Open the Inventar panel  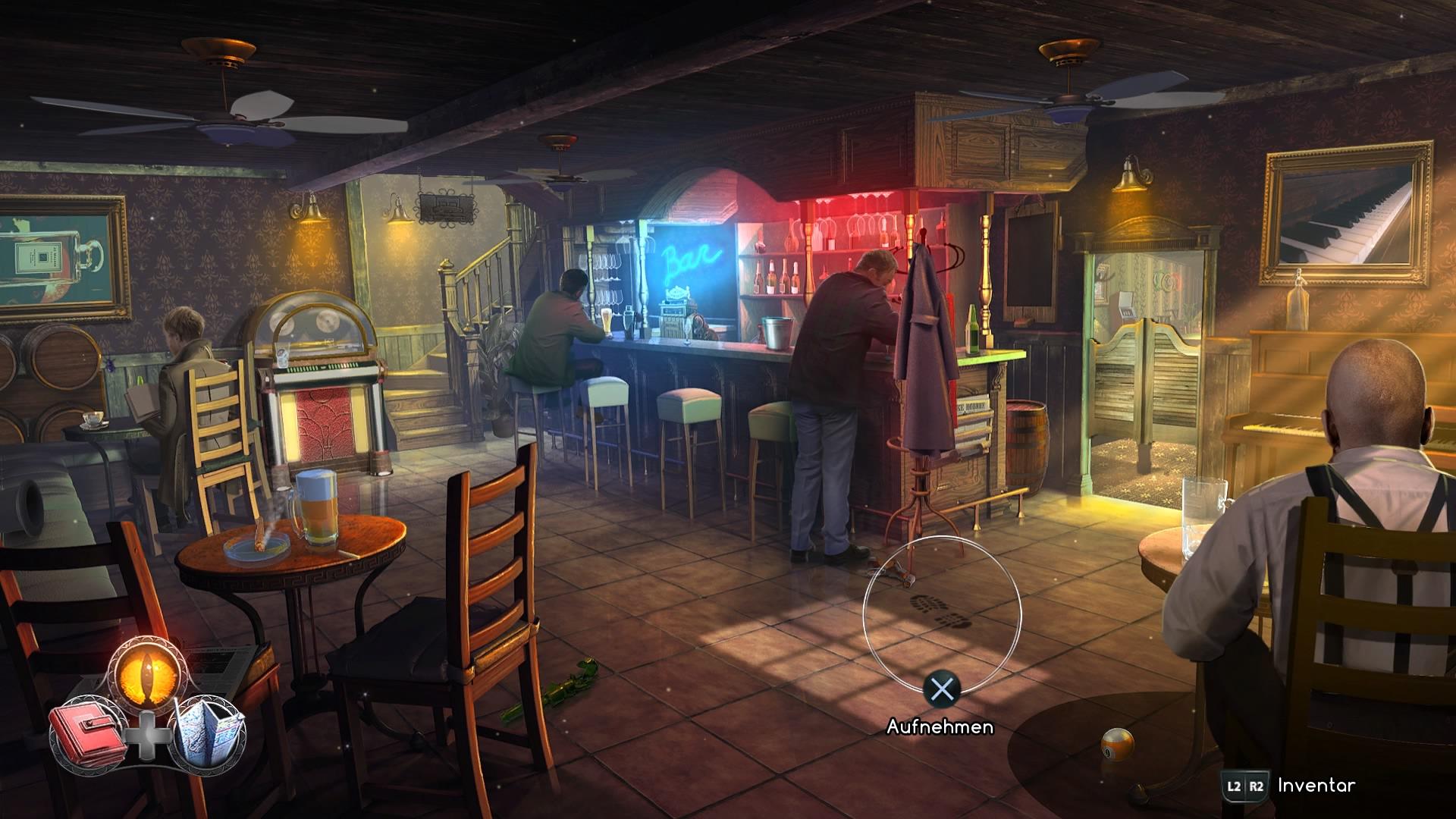click(1316, 786)
